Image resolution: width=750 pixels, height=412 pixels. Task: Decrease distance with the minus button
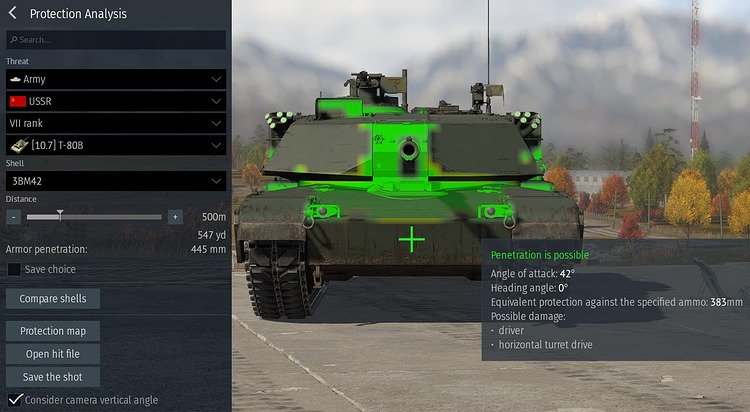point(14,216)
